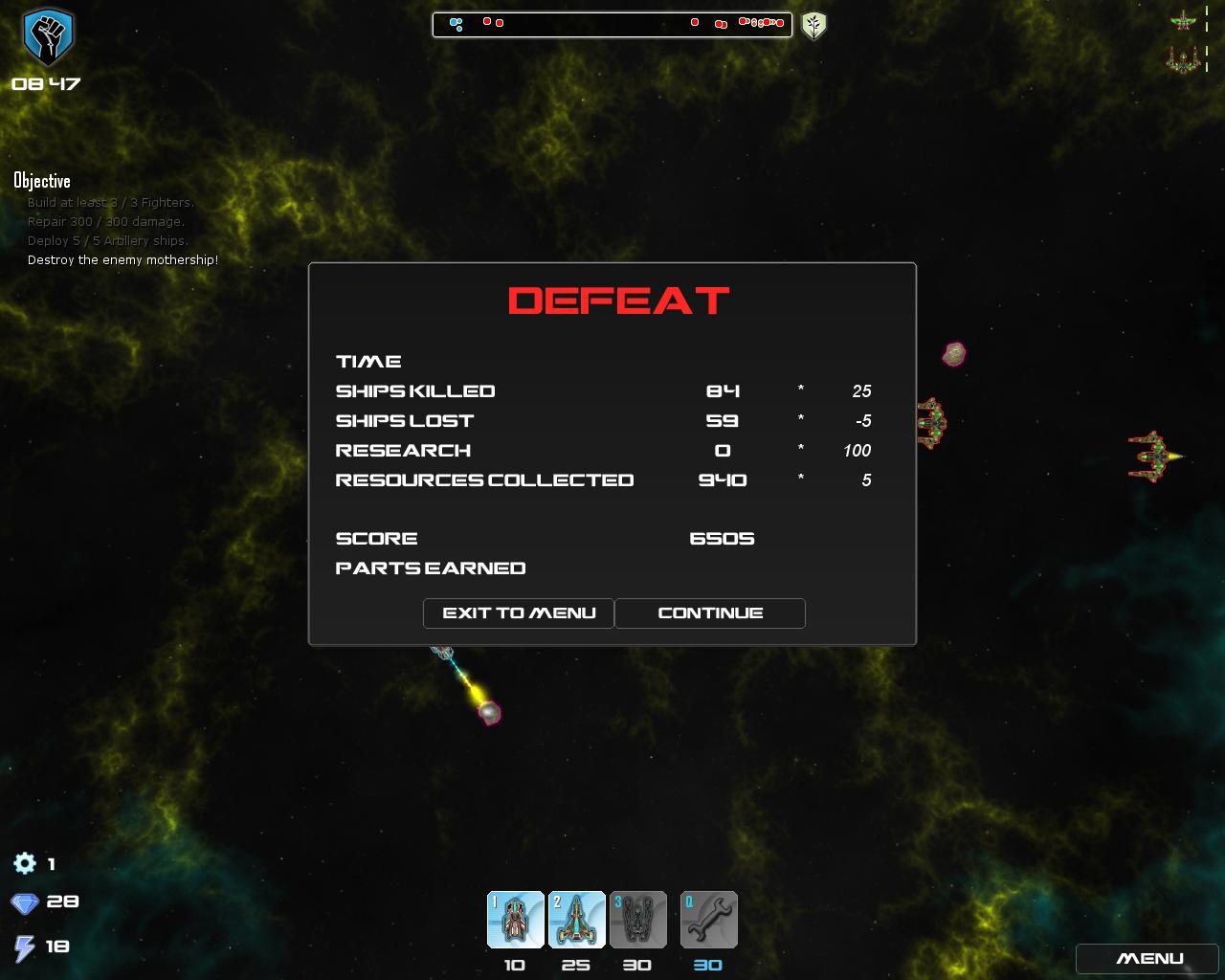Click the battlefield minimap bar
The image size is (1225, 980).
(612, 24)
